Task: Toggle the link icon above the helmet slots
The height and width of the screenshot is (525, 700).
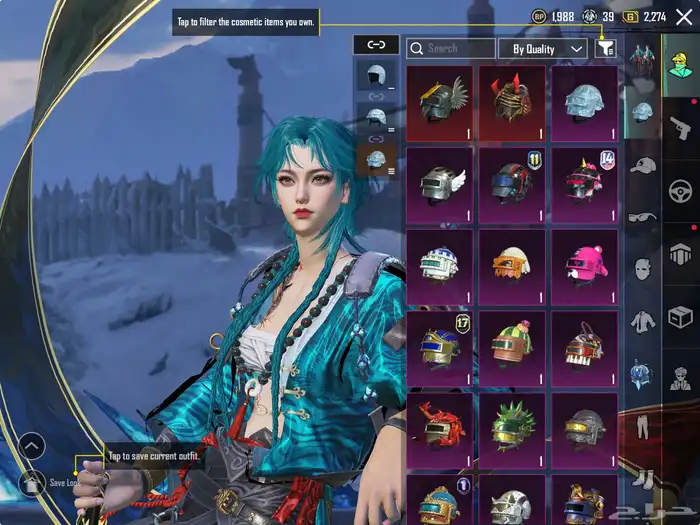Action: pyautogui.click(x=376, y=45)
